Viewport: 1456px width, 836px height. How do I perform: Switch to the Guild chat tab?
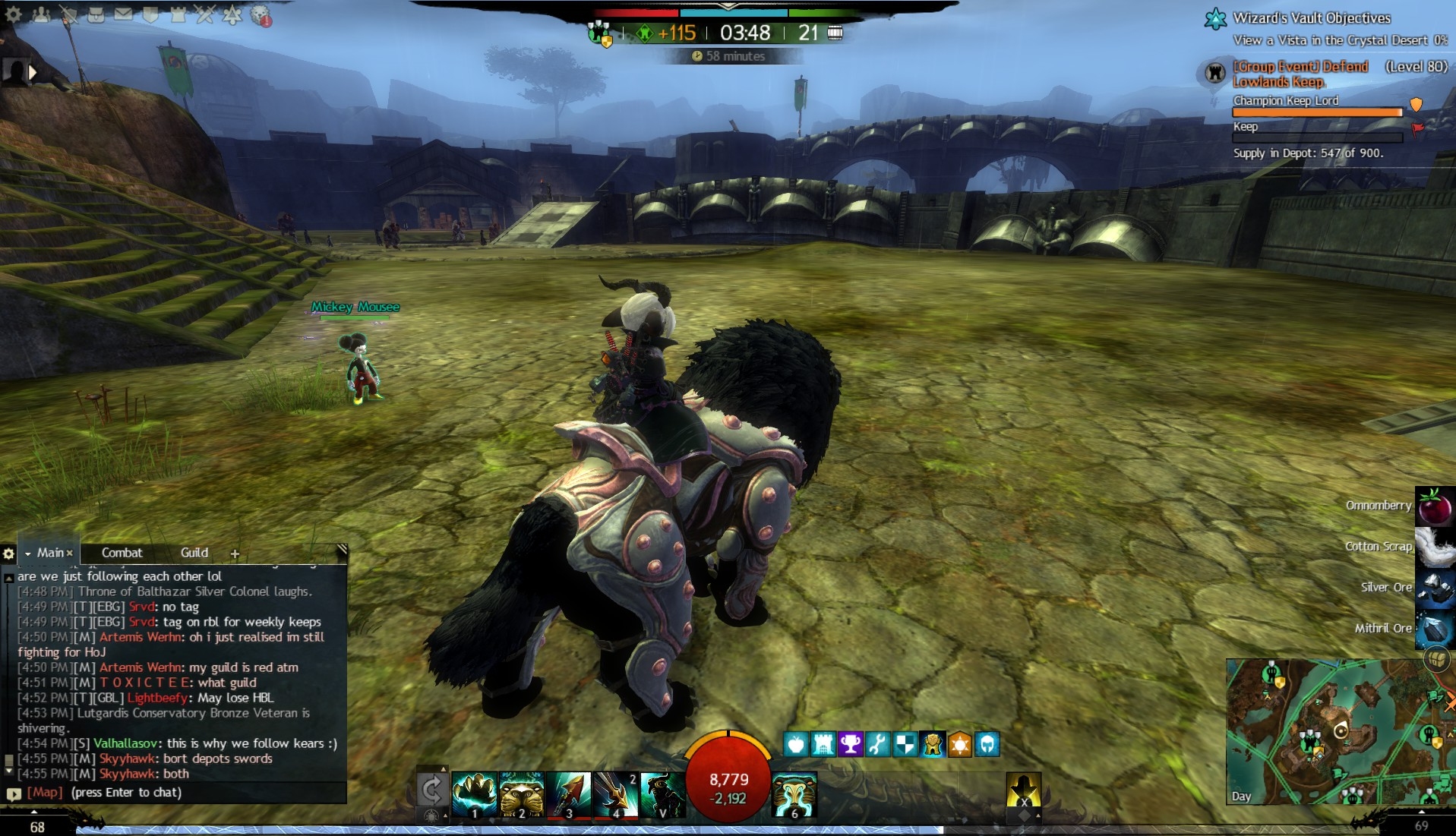pyautogui.click(x=194, y=553)
